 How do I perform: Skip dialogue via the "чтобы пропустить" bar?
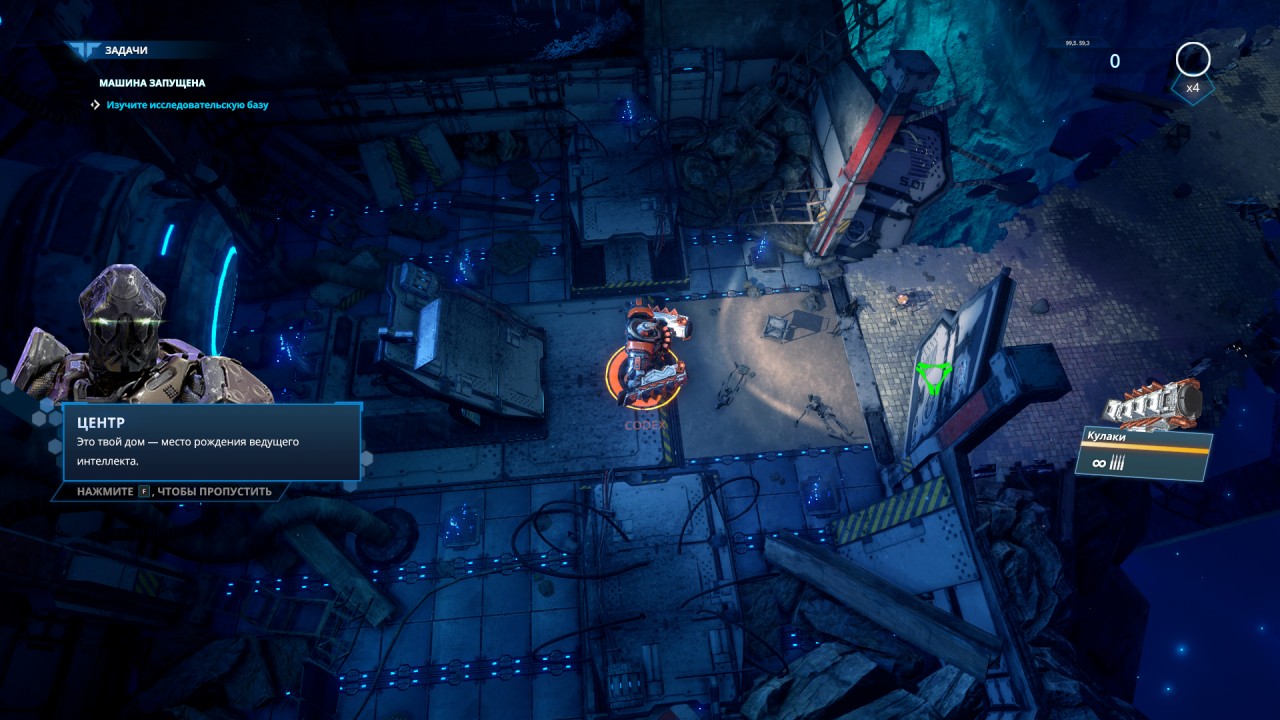point(170,492)
